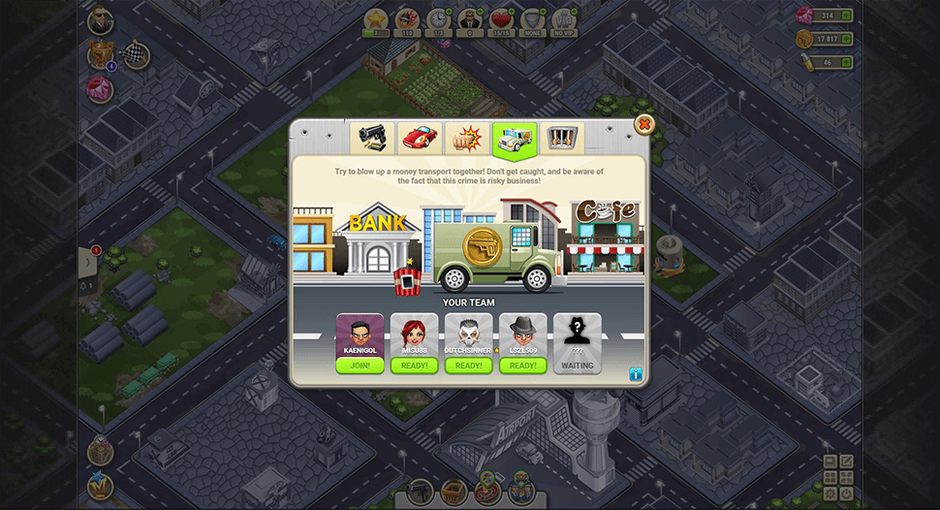Add more gold coins with plus button
The width and height of the screenshot is (940, 510).
tap(847, 39)
